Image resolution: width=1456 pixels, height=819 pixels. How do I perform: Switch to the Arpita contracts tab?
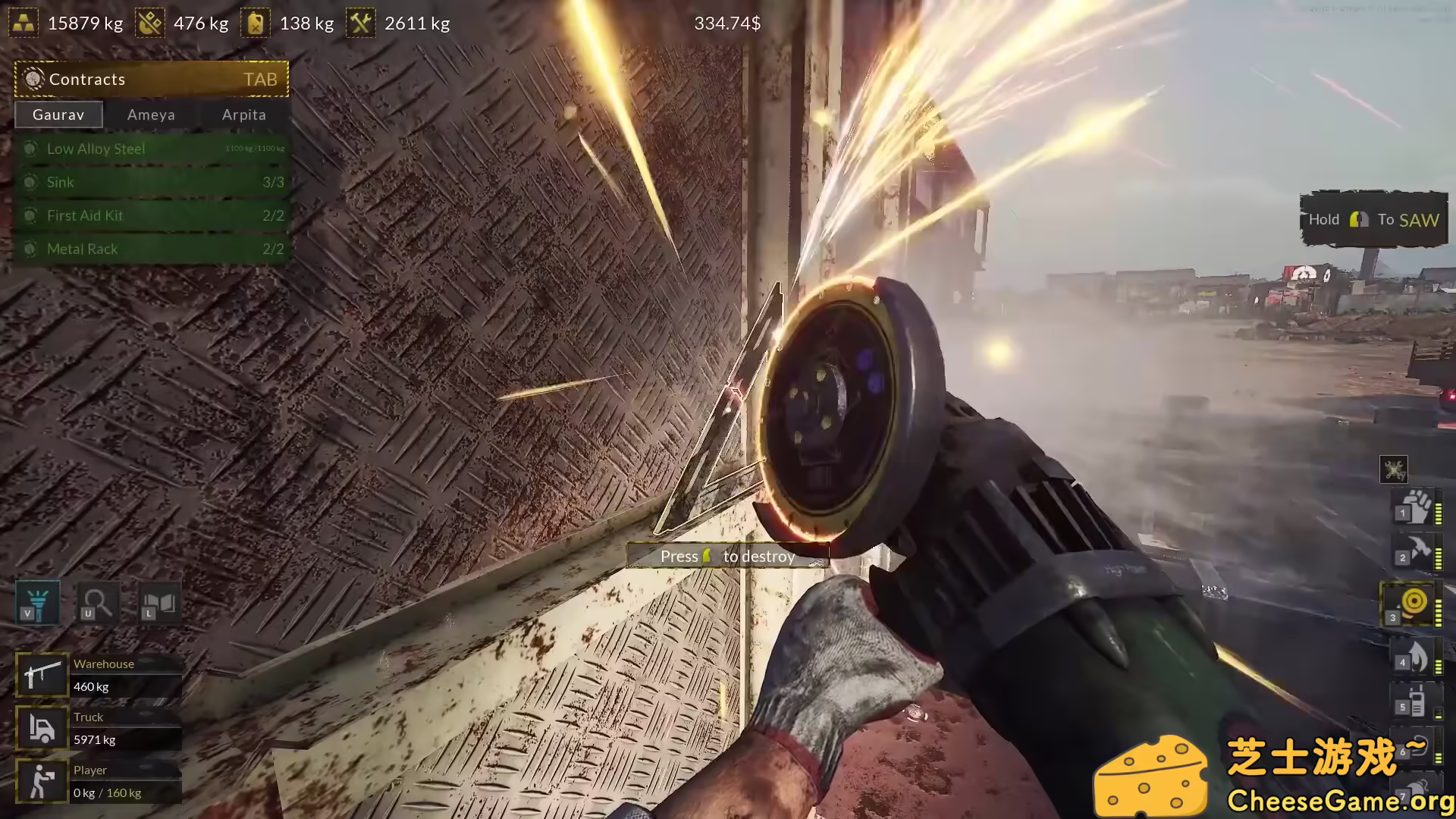coord(243,115)
